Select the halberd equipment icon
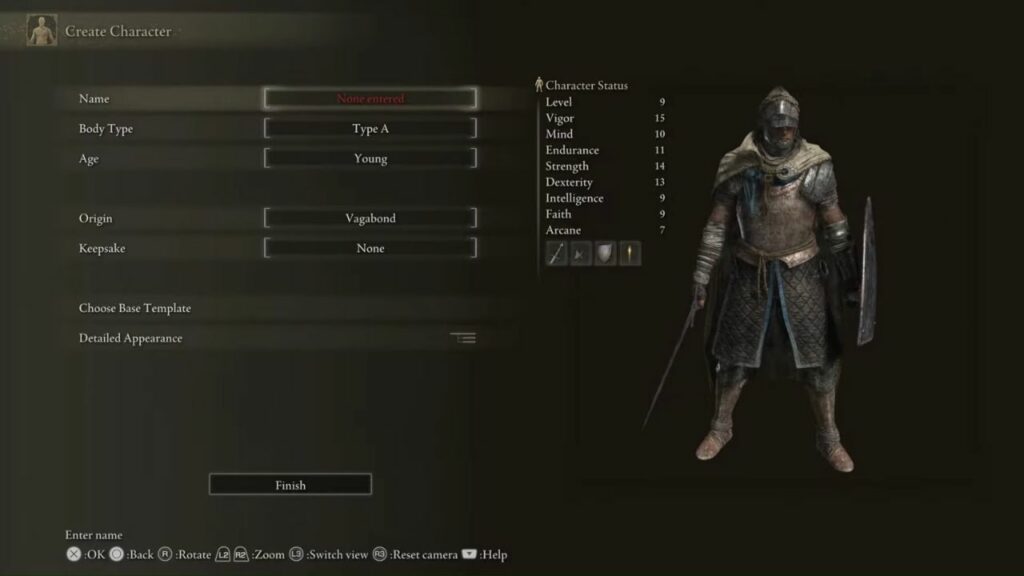 (x=581, y=254)
